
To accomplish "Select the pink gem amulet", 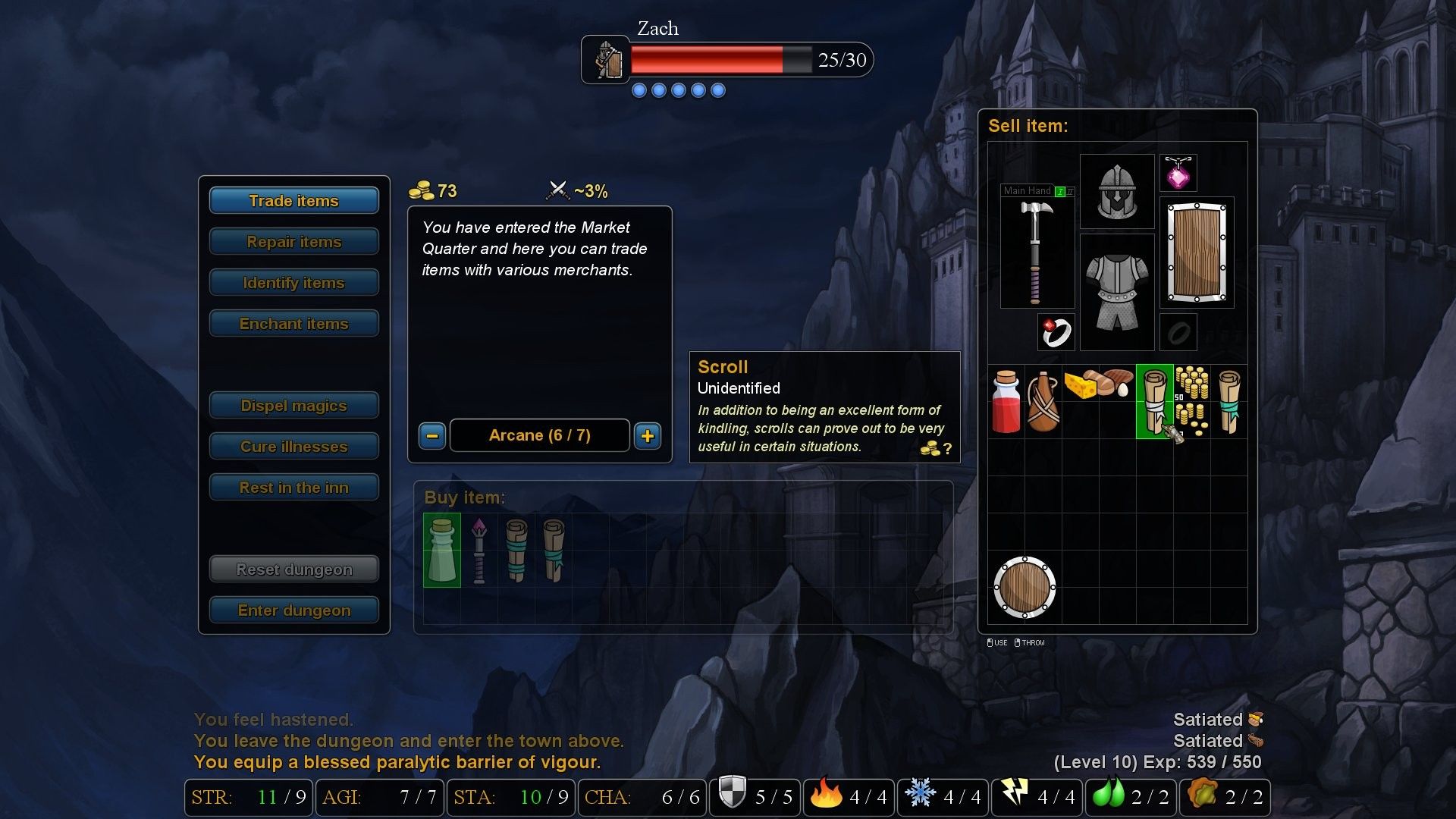I will coord(1178,174).
